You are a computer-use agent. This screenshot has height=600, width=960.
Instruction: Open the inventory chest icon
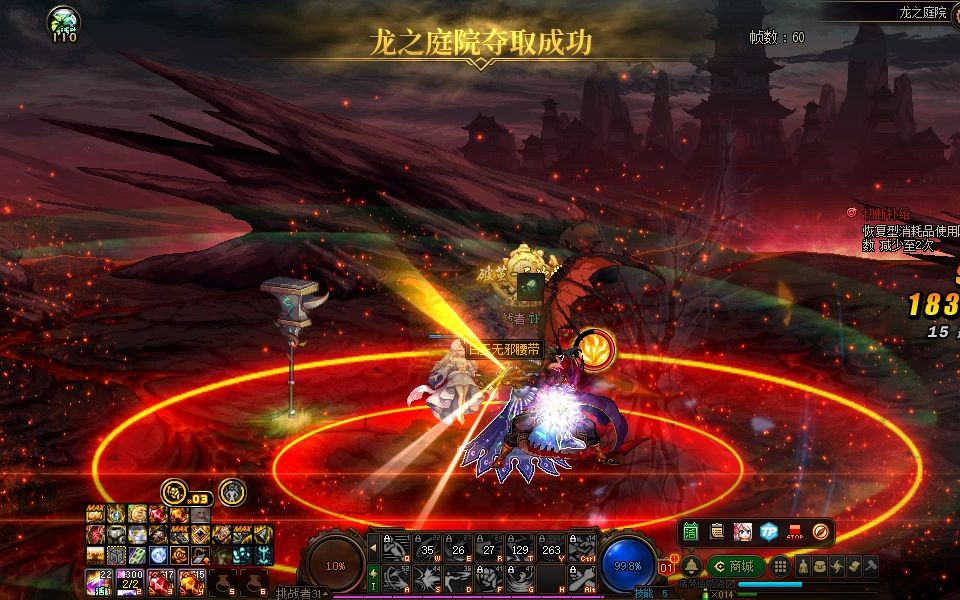(x=819, y=566)
